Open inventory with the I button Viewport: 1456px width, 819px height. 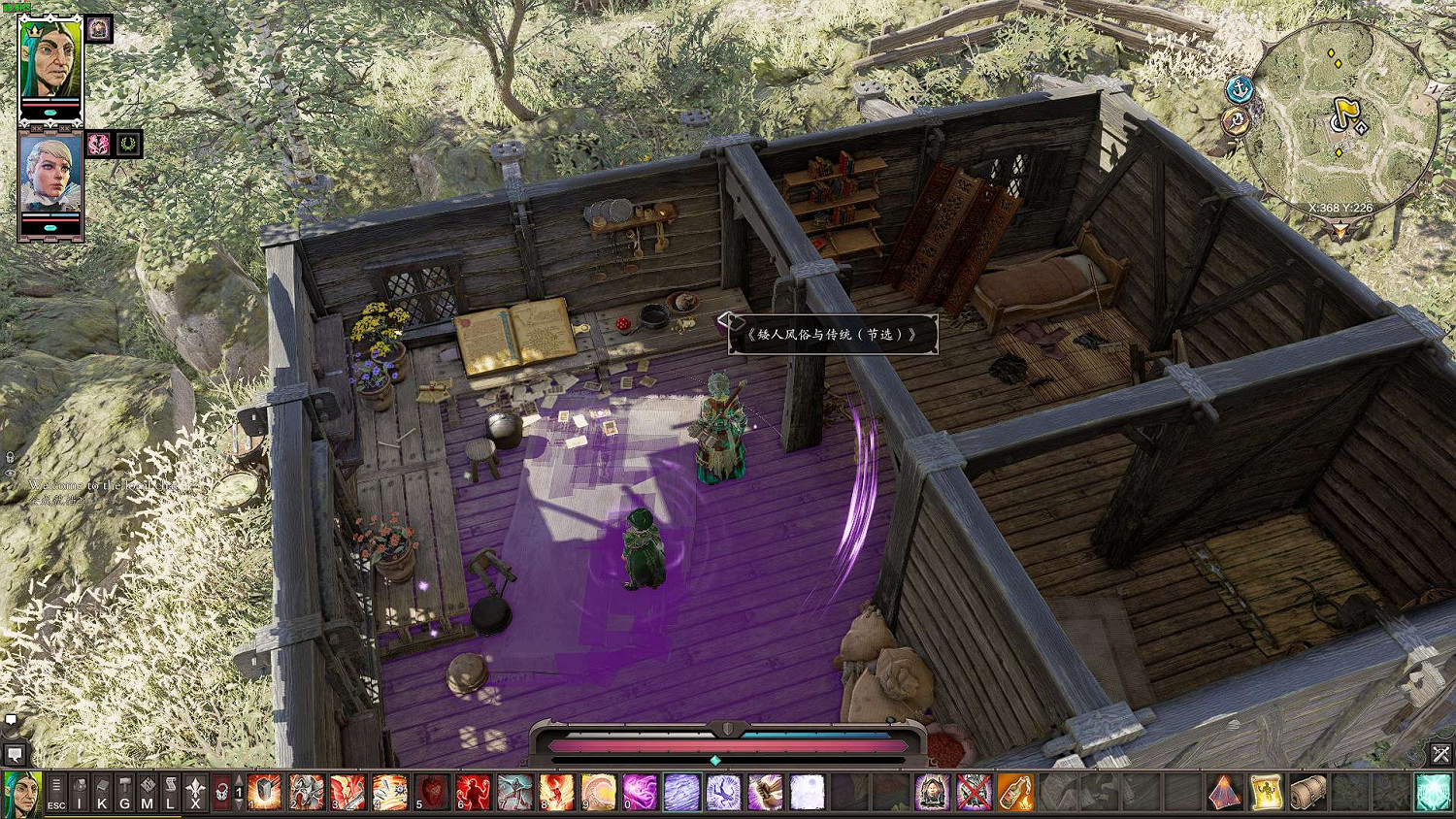(80, 793)
